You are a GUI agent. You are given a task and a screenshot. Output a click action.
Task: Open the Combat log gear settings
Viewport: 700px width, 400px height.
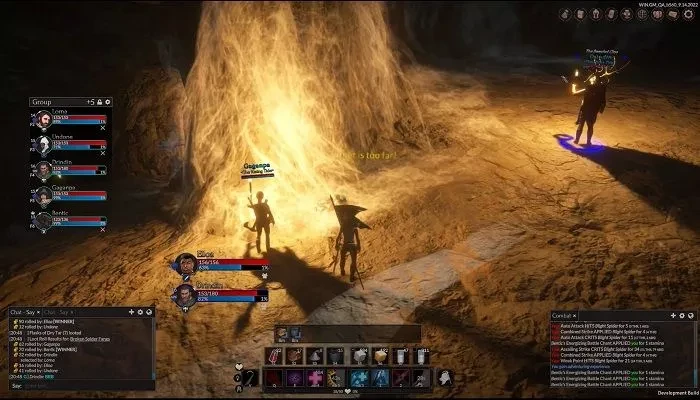681,317
